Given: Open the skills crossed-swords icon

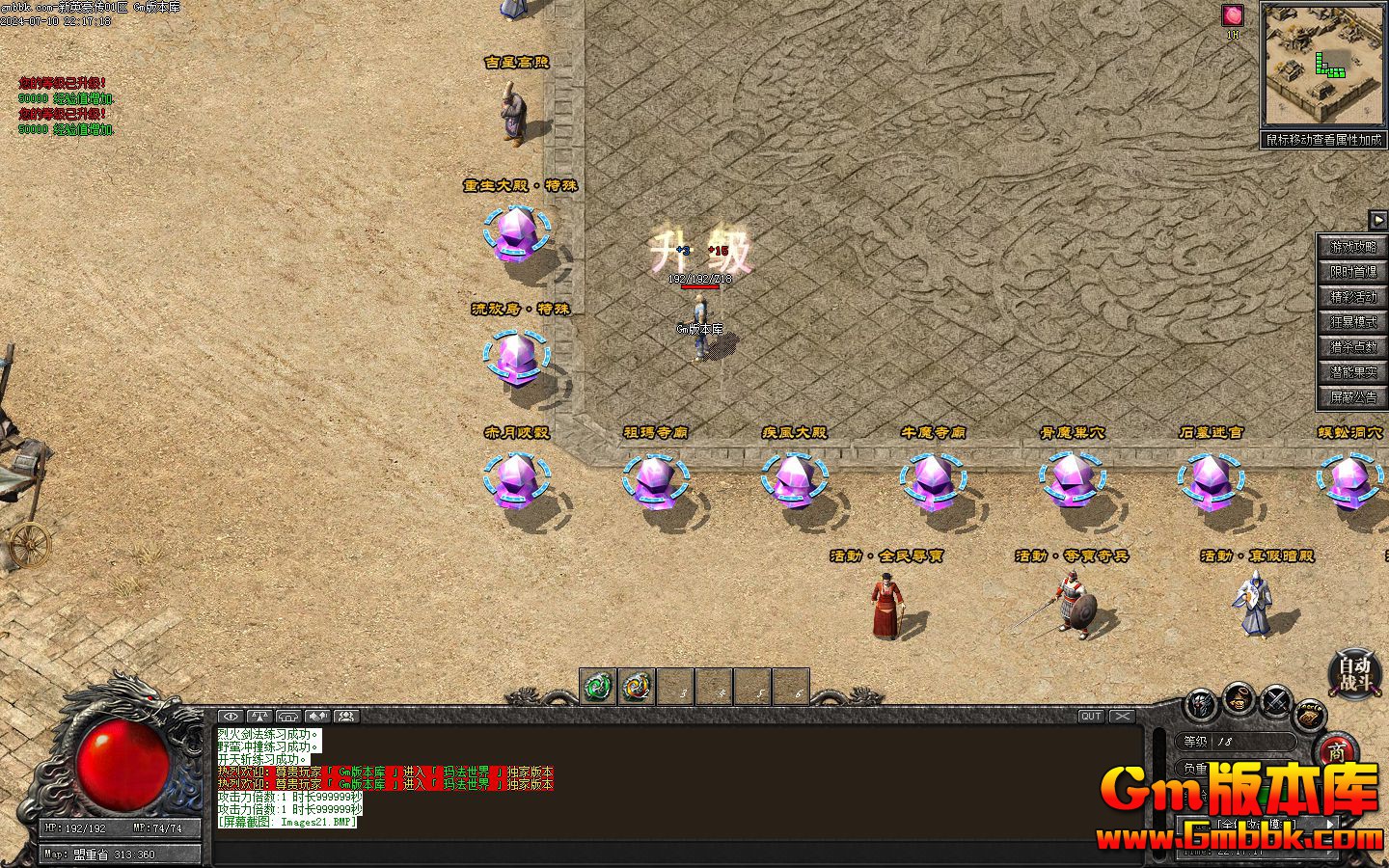Looking at the screenshot, I should click(1276, 700).
